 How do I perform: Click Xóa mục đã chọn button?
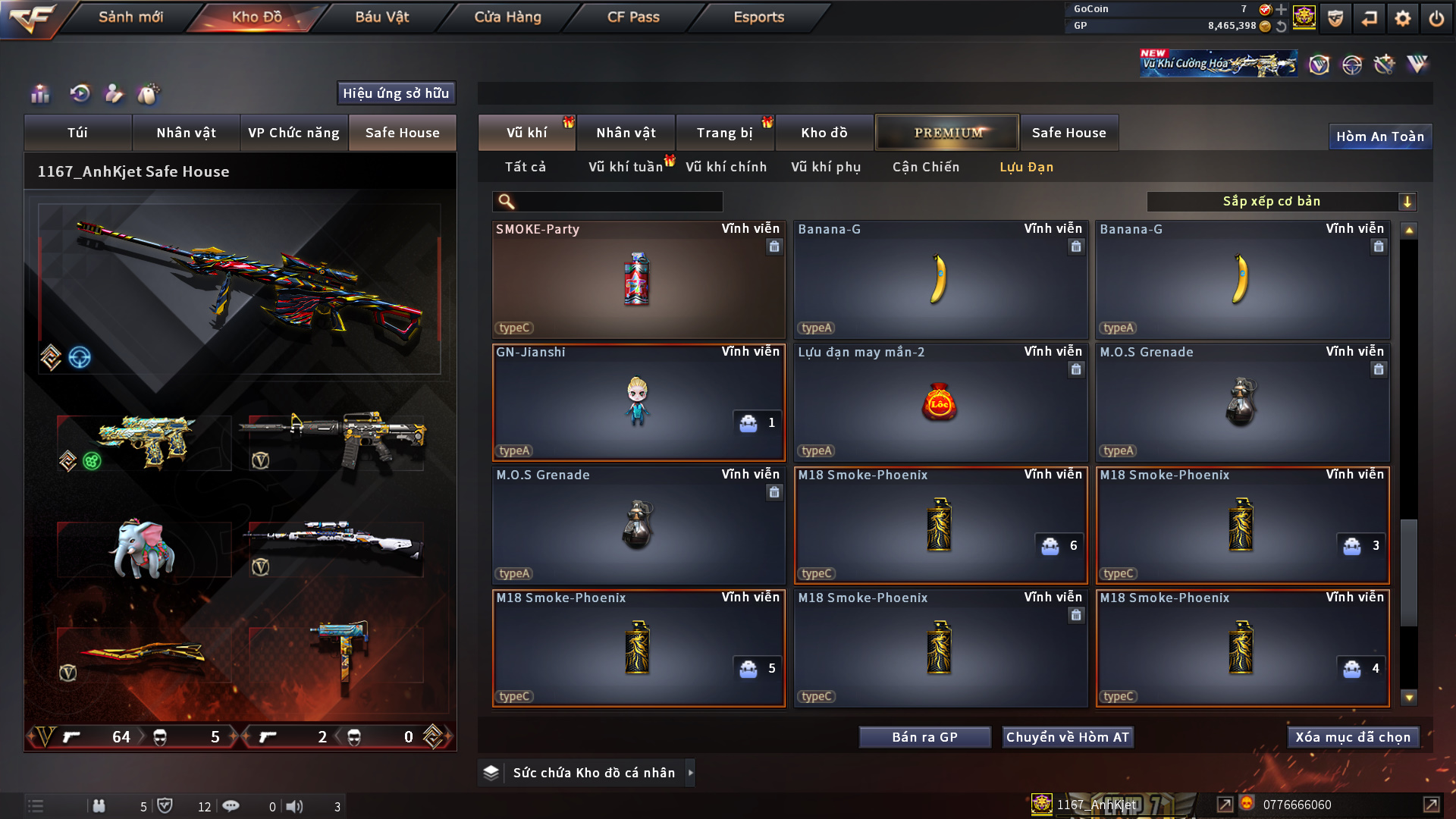1353,737
